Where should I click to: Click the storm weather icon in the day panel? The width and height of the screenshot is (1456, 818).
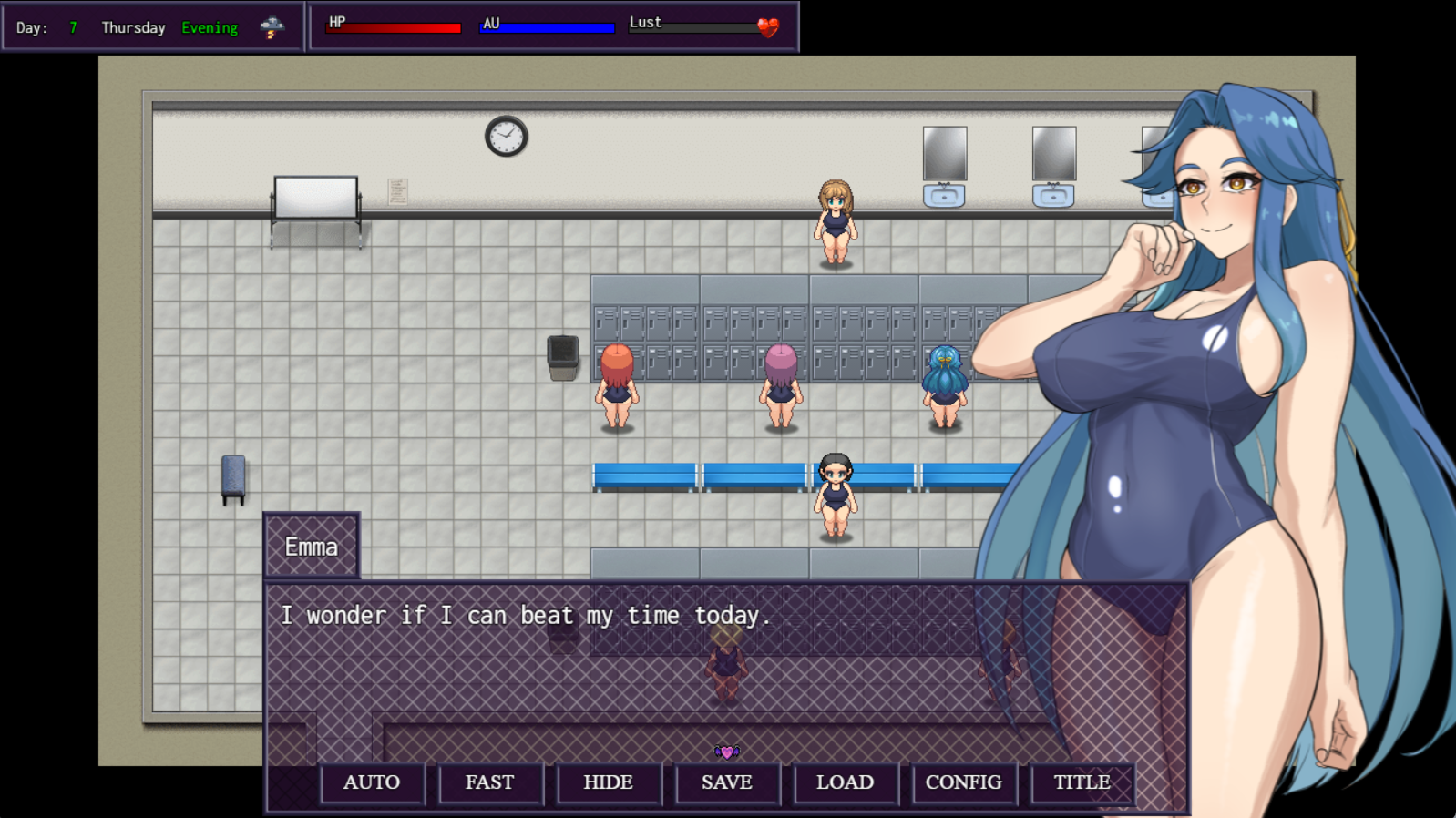pyautogui.click(x=271, y=27)
